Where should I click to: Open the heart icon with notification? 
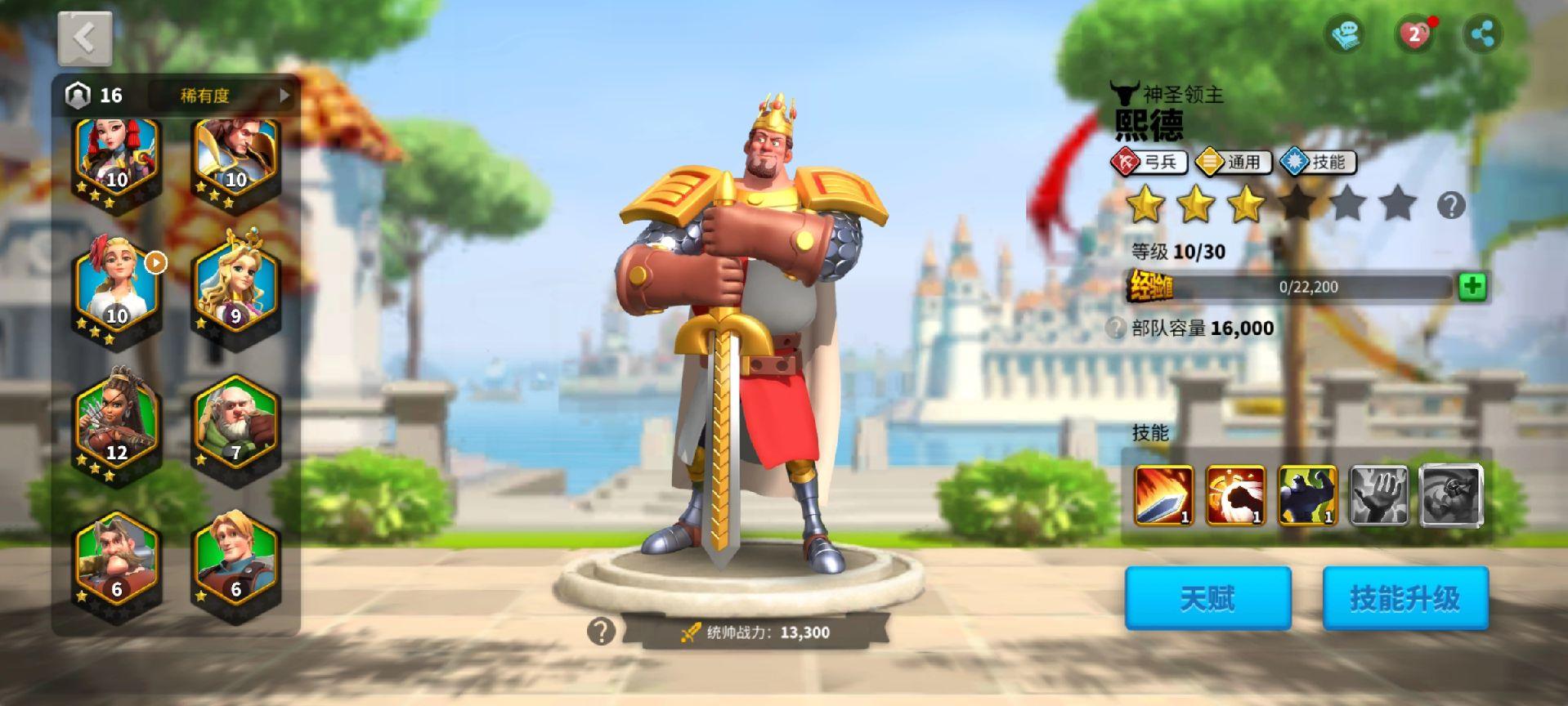pos(1414,35)
